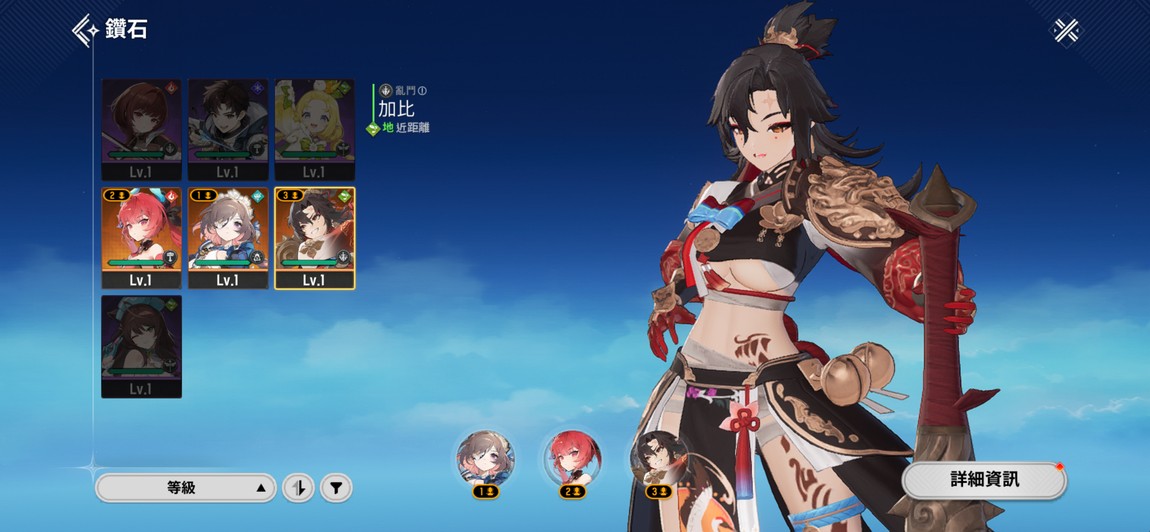This screenshot has width=1150, height=532.
Task: Open the 等級 sort dropdown
Action: [x=185, y=488]
